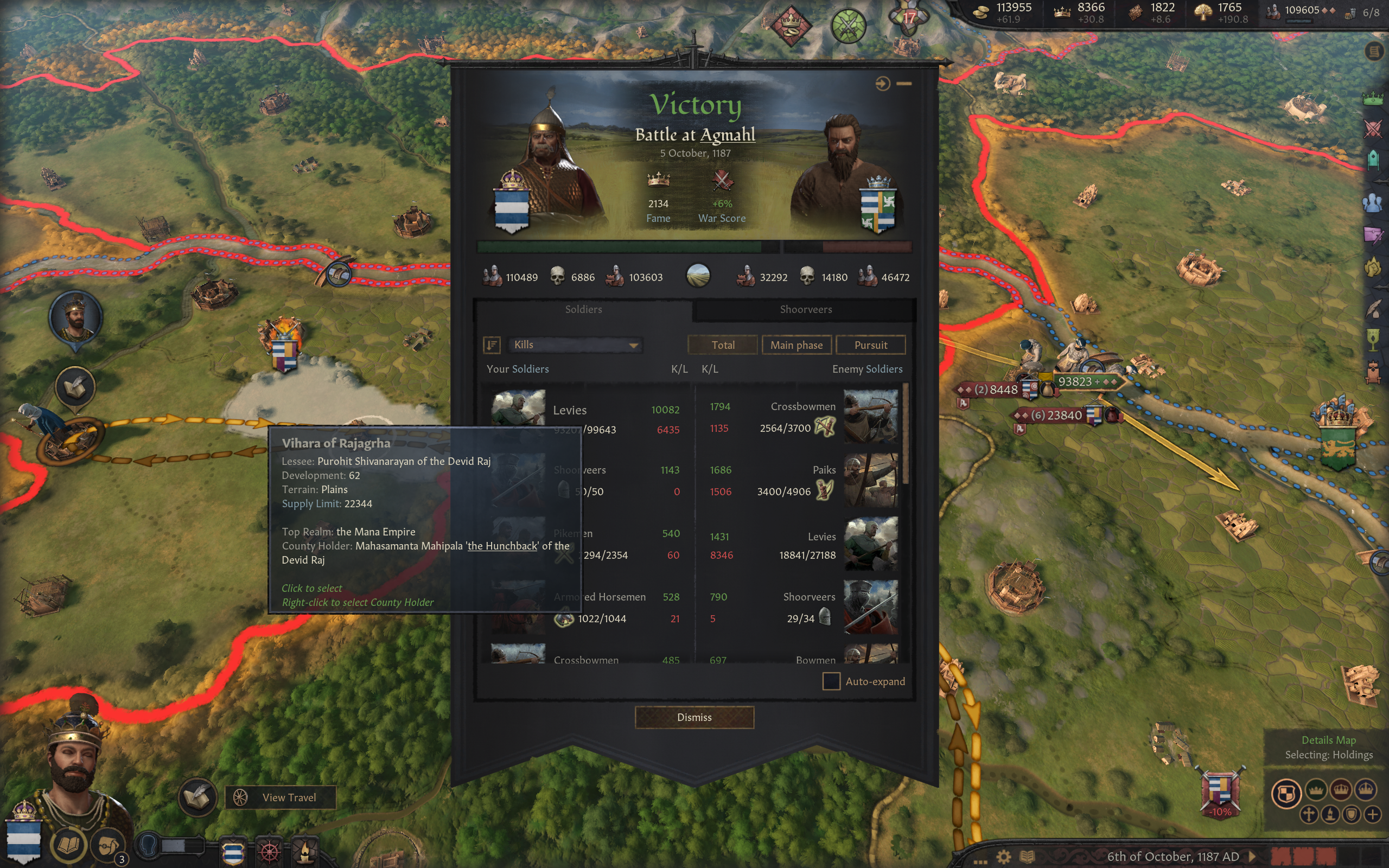Select the 93823 army banner
The width and height of the screenshot is (1389, 868).
pyautogui.click(x=1078, y=381)
